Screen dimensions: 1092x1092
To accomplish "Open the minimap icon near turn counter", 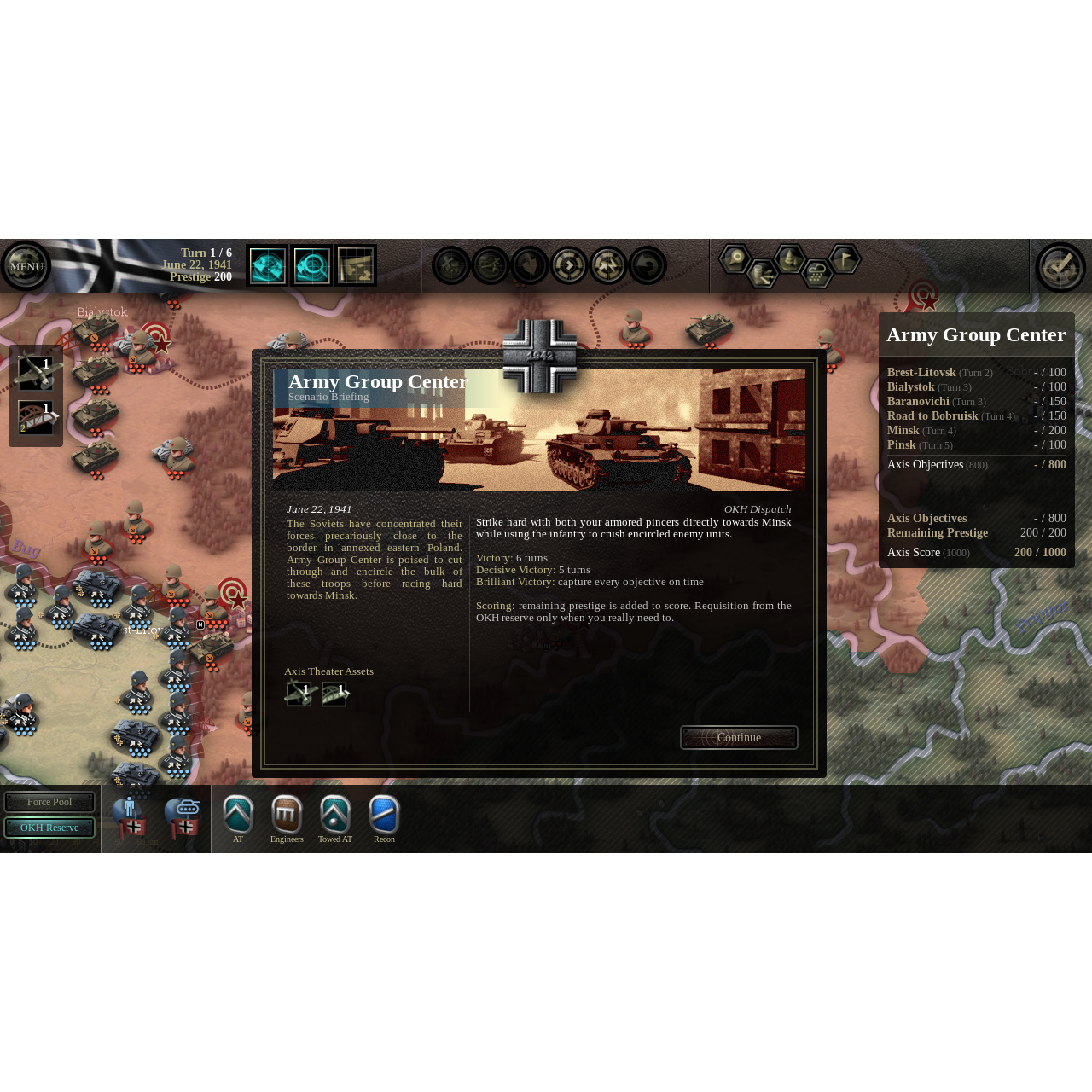I will 356,265.
